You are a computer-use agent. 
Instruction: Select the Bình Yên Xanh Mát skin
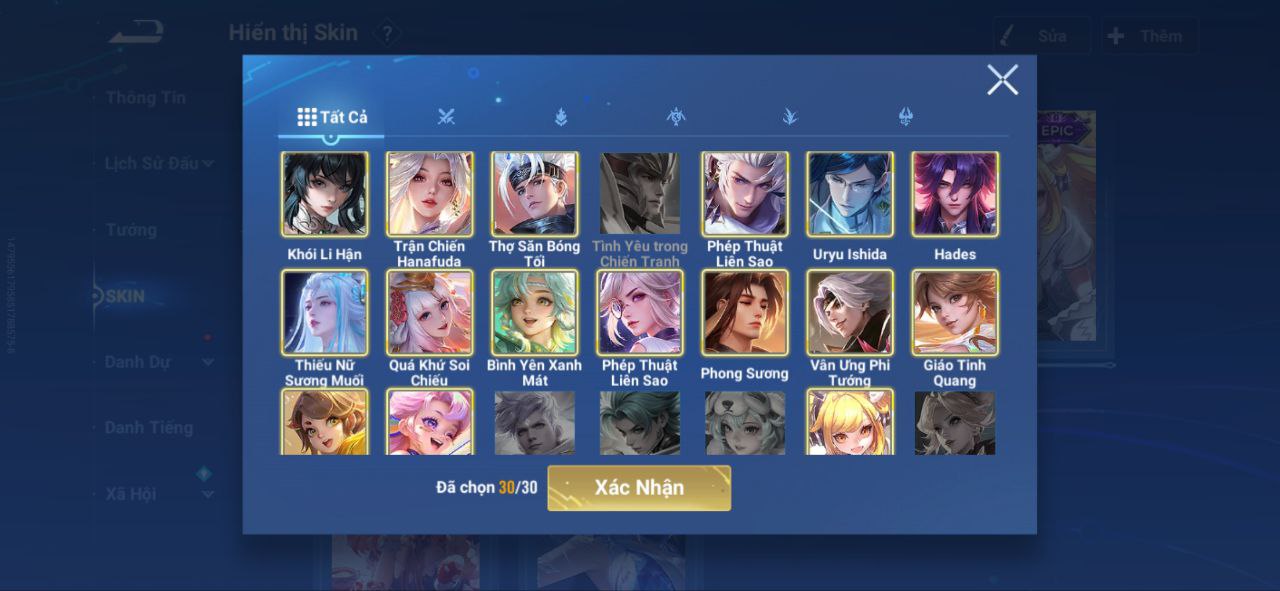[x=534, y=312]
